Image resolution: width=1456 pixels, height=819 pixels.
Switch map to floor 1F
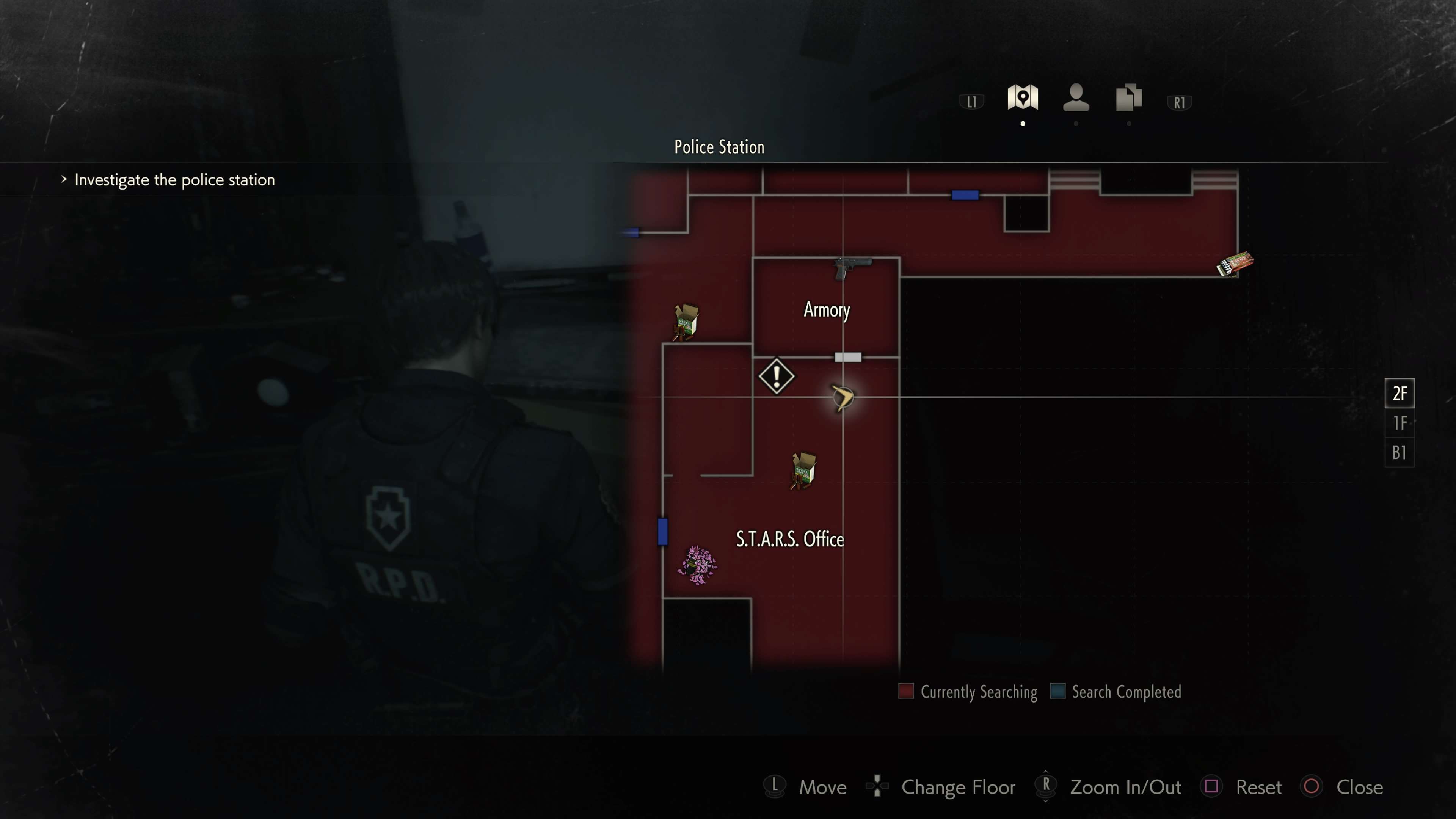tap(1400, 423)
